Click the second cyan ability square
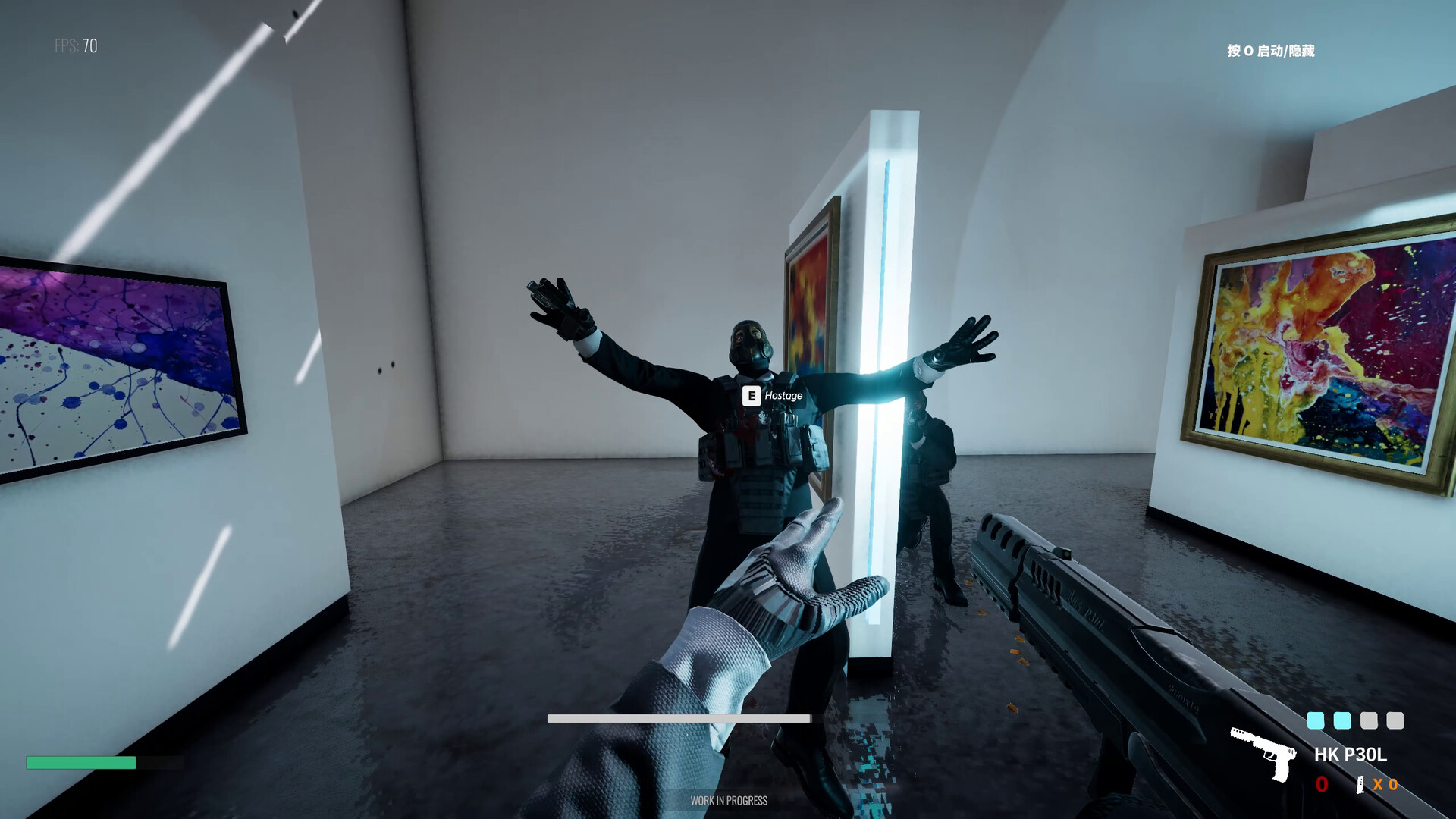The image size is (1456, 819). point(1341,721)
